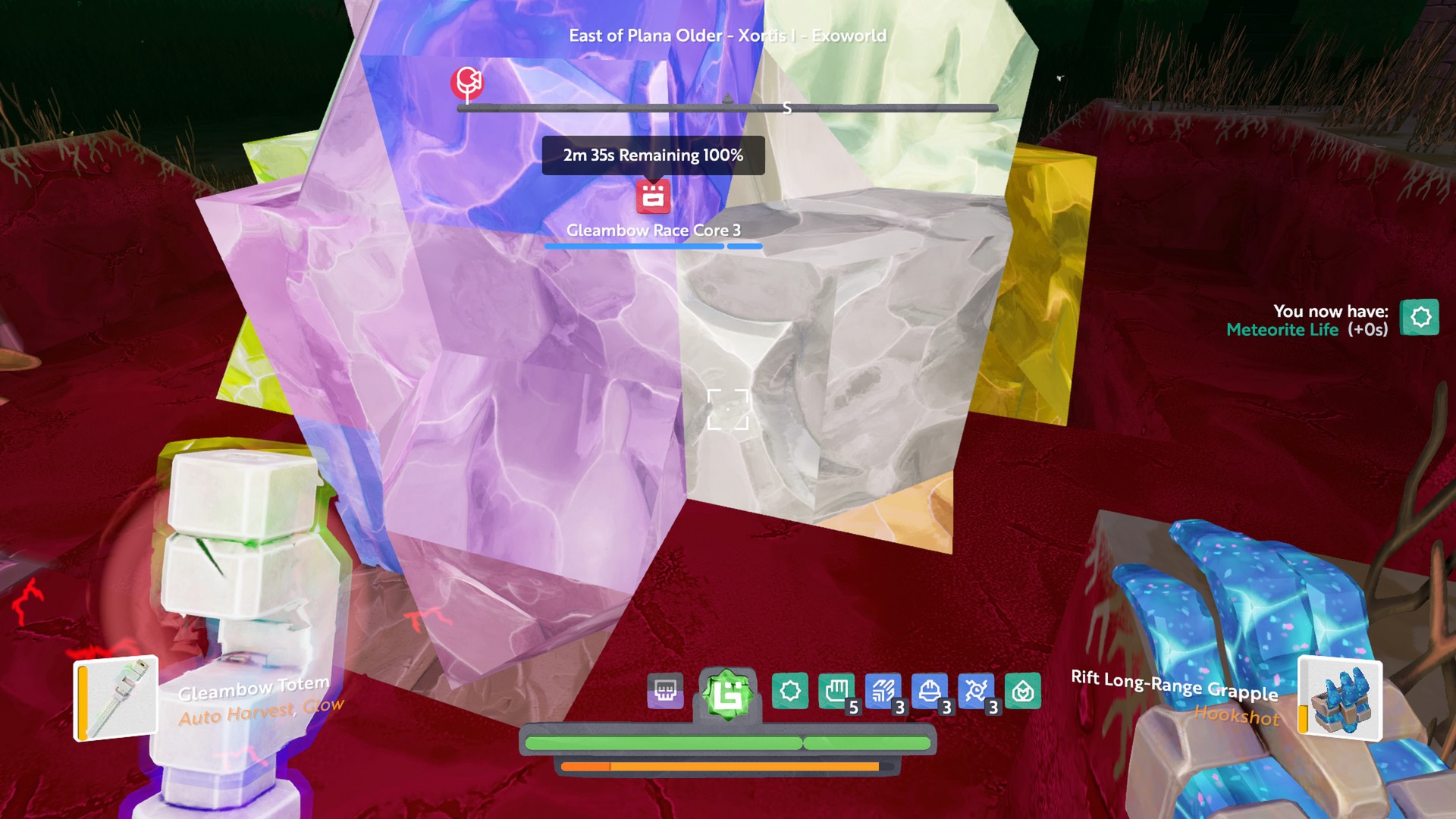The height and width of the screenshot is (819, 1456).
Task: Click the purple skull status icon
Action: coord(665,691)
